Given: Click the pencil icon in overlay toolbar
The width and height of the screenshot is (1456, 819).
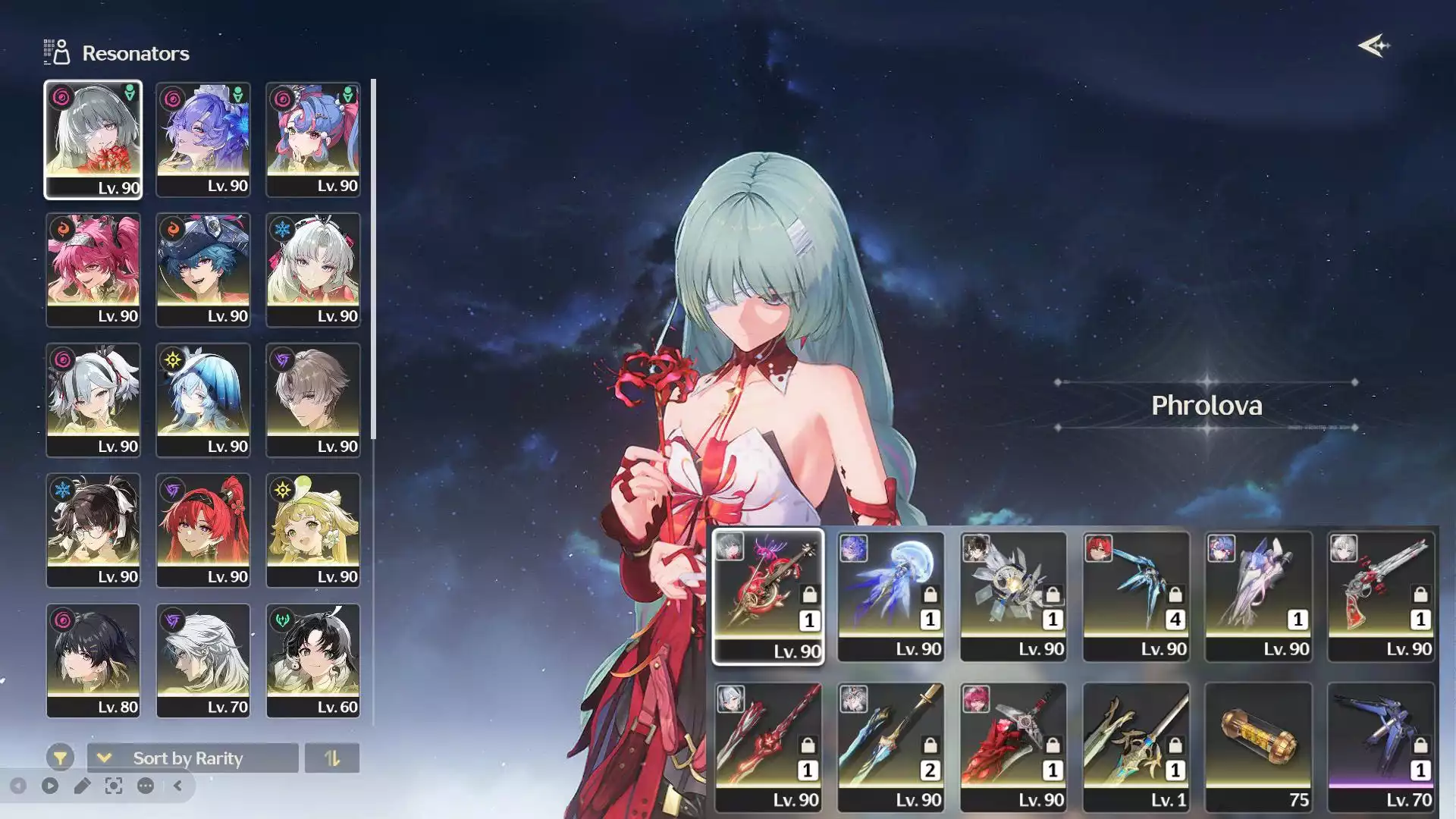Looking at the screenshot, I should 82,786.
